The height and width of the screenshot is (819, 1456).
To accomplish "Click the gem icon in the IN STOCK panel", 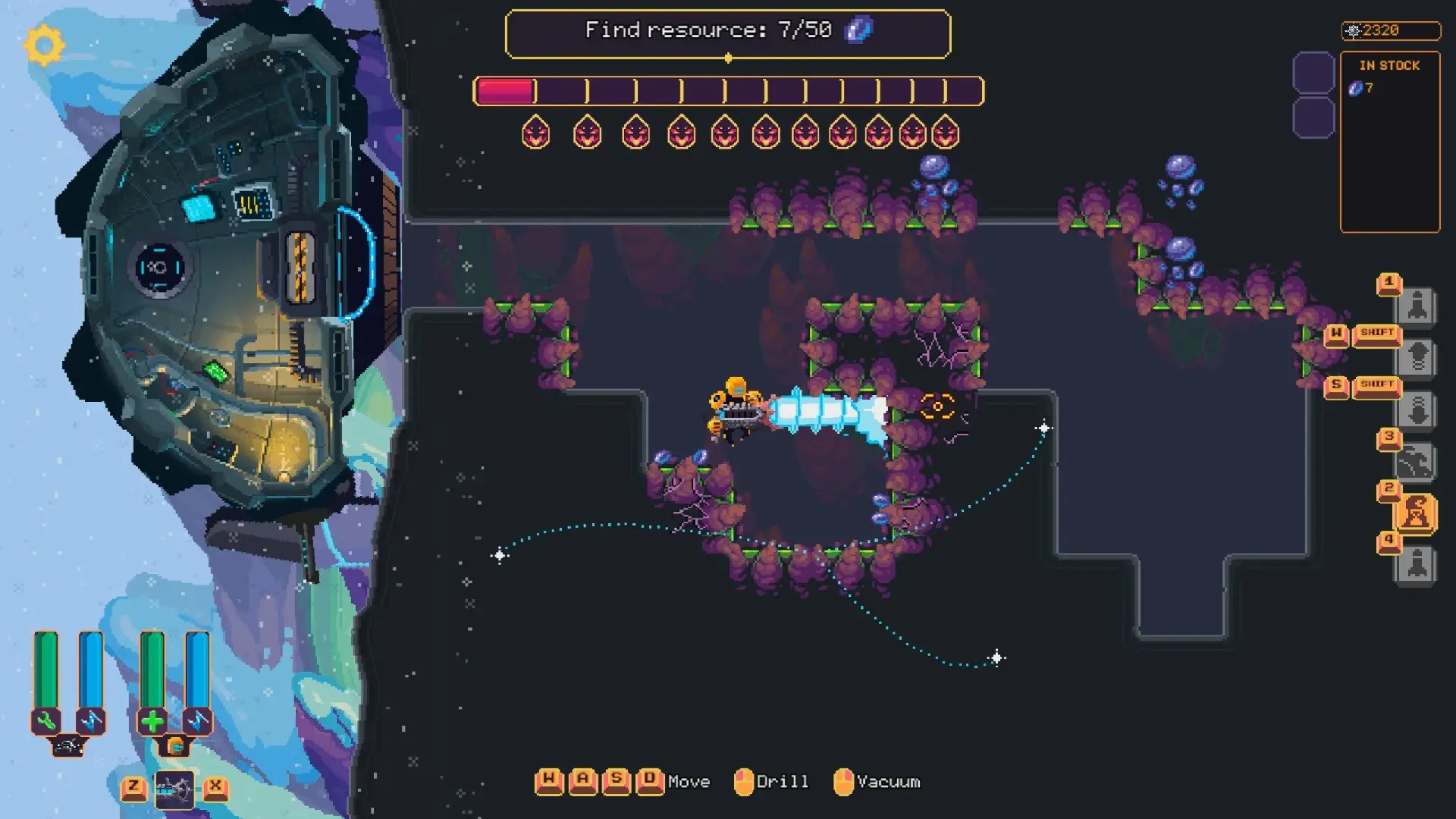I will pyautogui.click(x=1357, y=89).
